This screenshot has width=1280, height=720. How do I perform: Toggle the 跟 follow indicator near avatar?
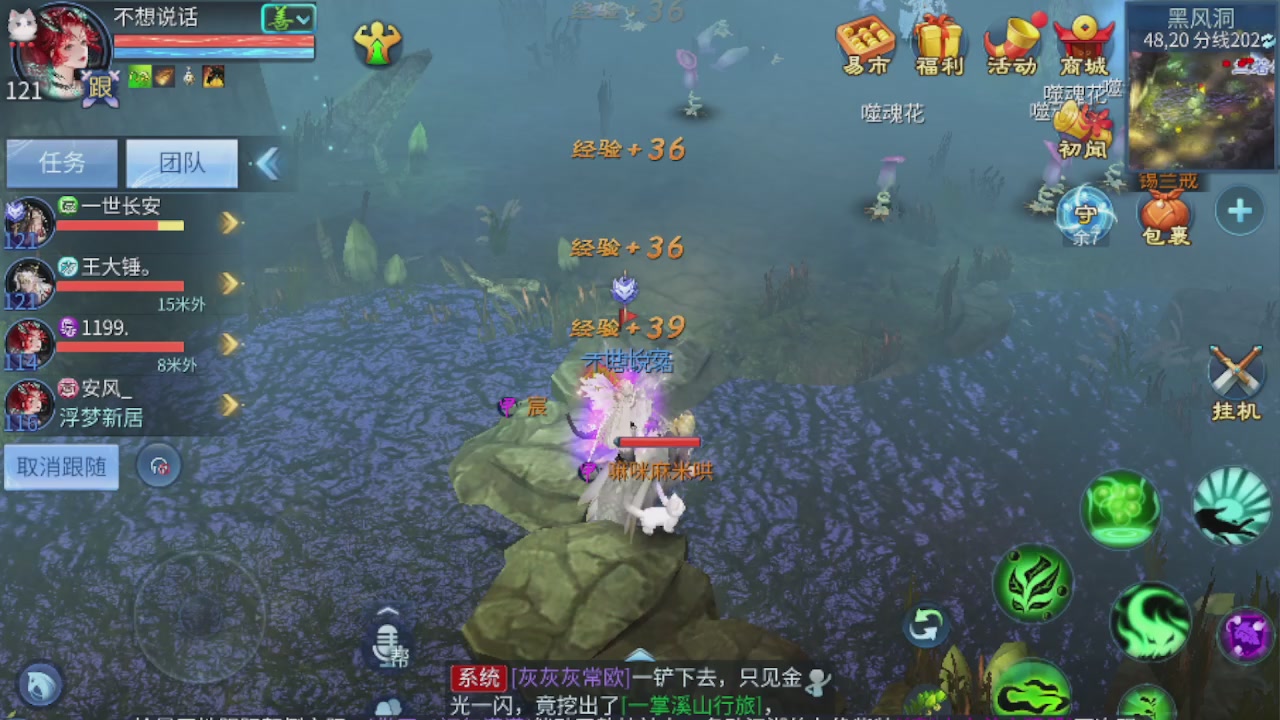click(101, 90)
